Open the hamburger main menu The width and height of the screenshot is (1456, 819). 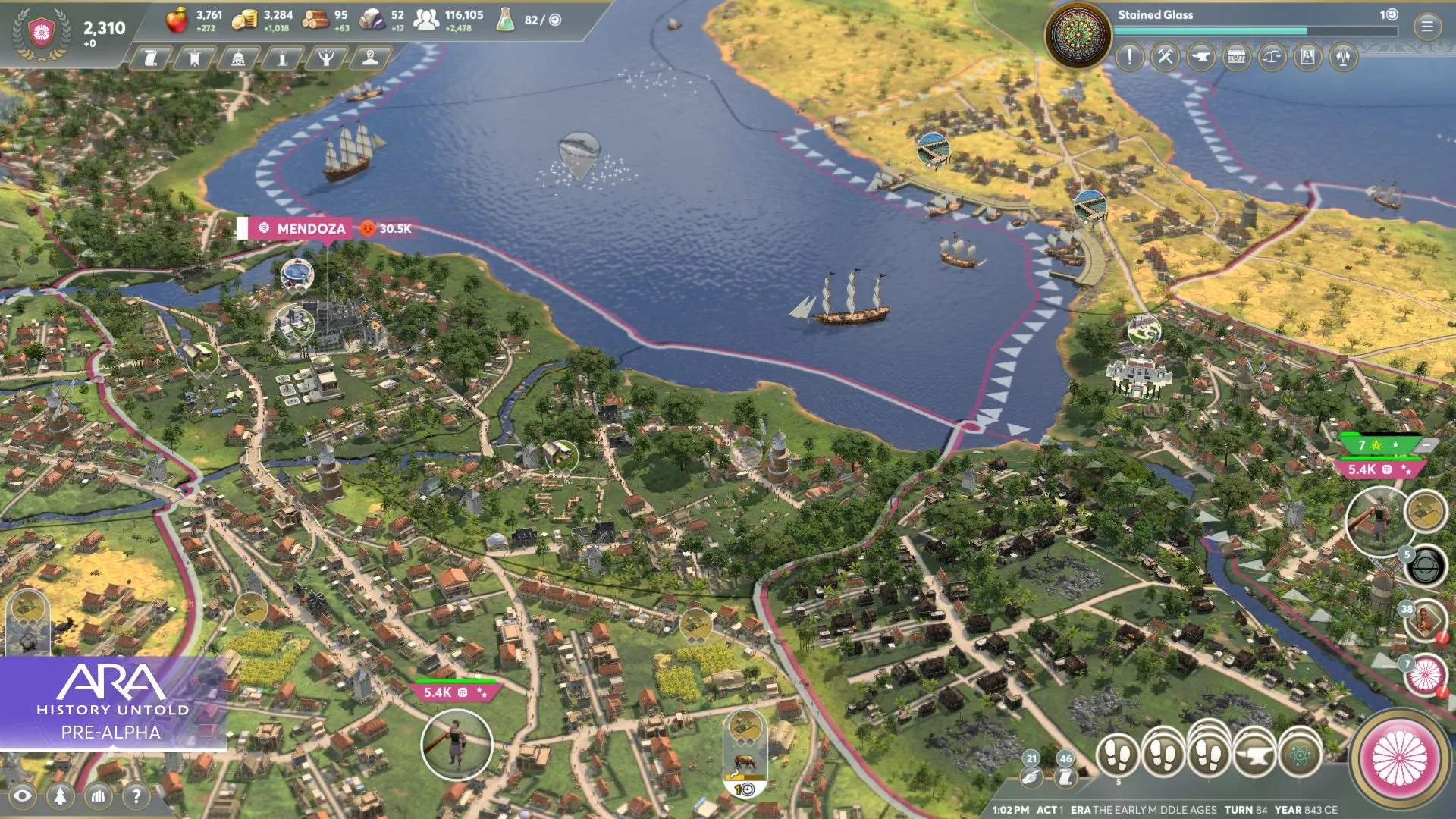tap(1426, 27)
